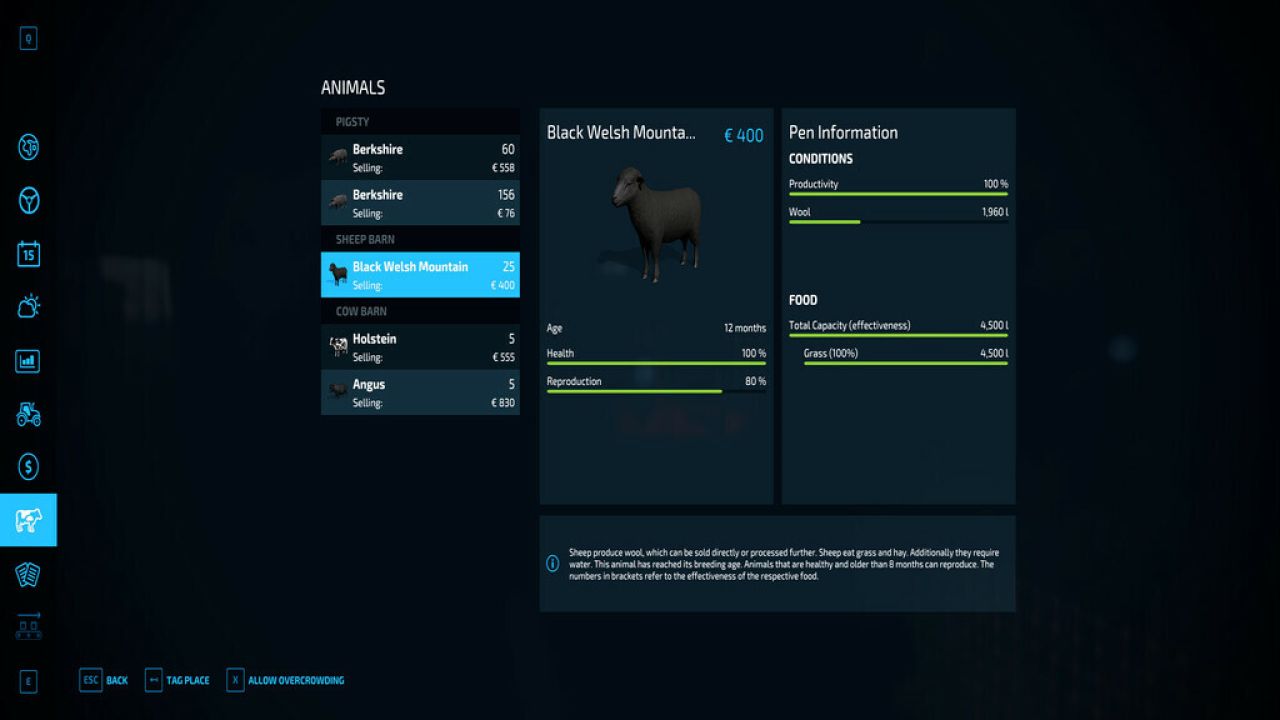Open the Map overview icon

point(27,148)
